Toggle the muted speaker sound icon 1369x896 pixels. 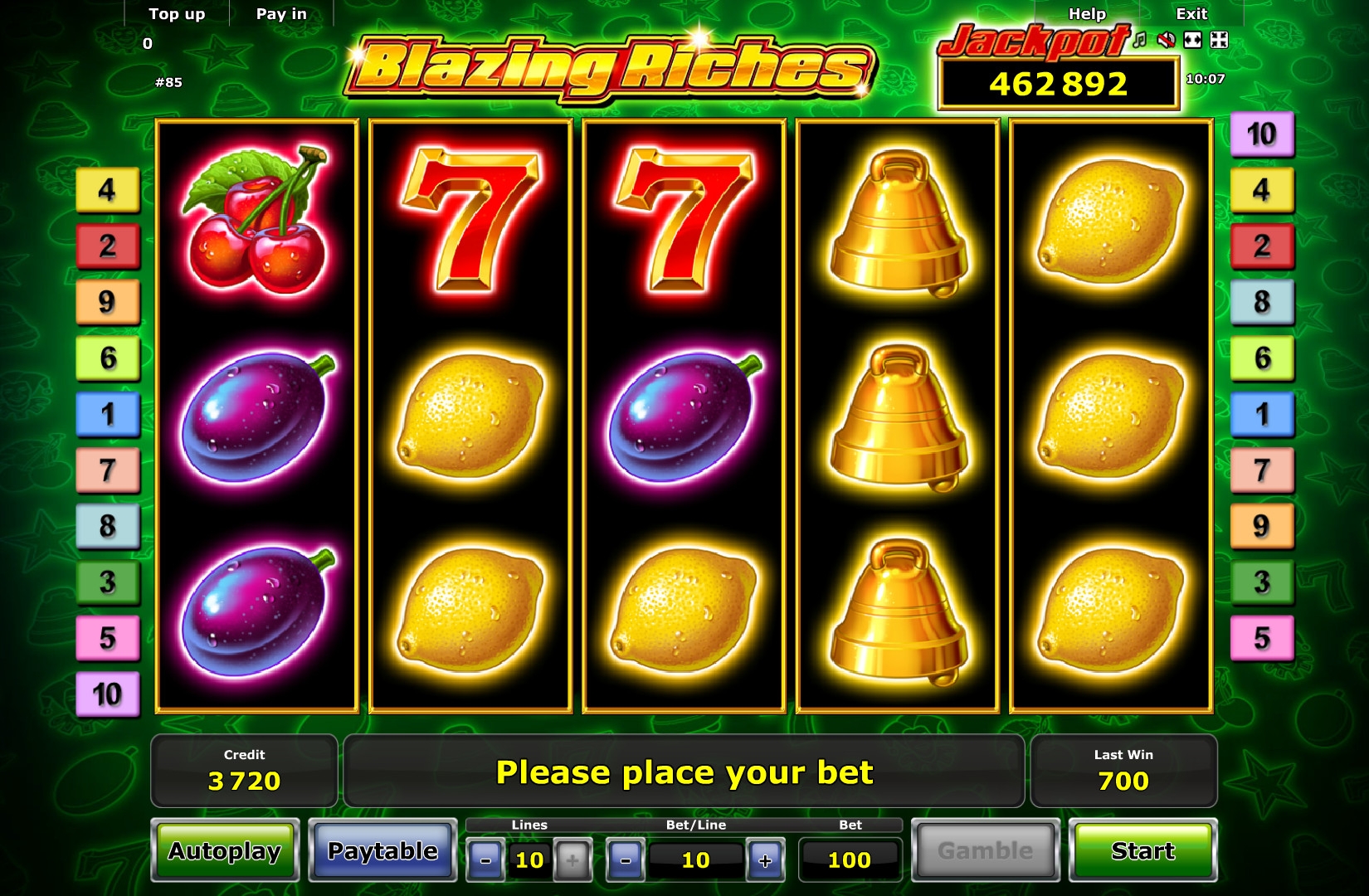1166,40
